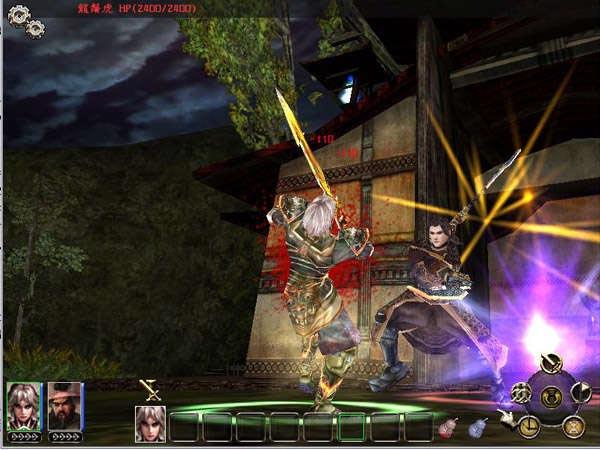Use the blue potion pouch
This screenshot has height=450, width=600.
(478, 427)
